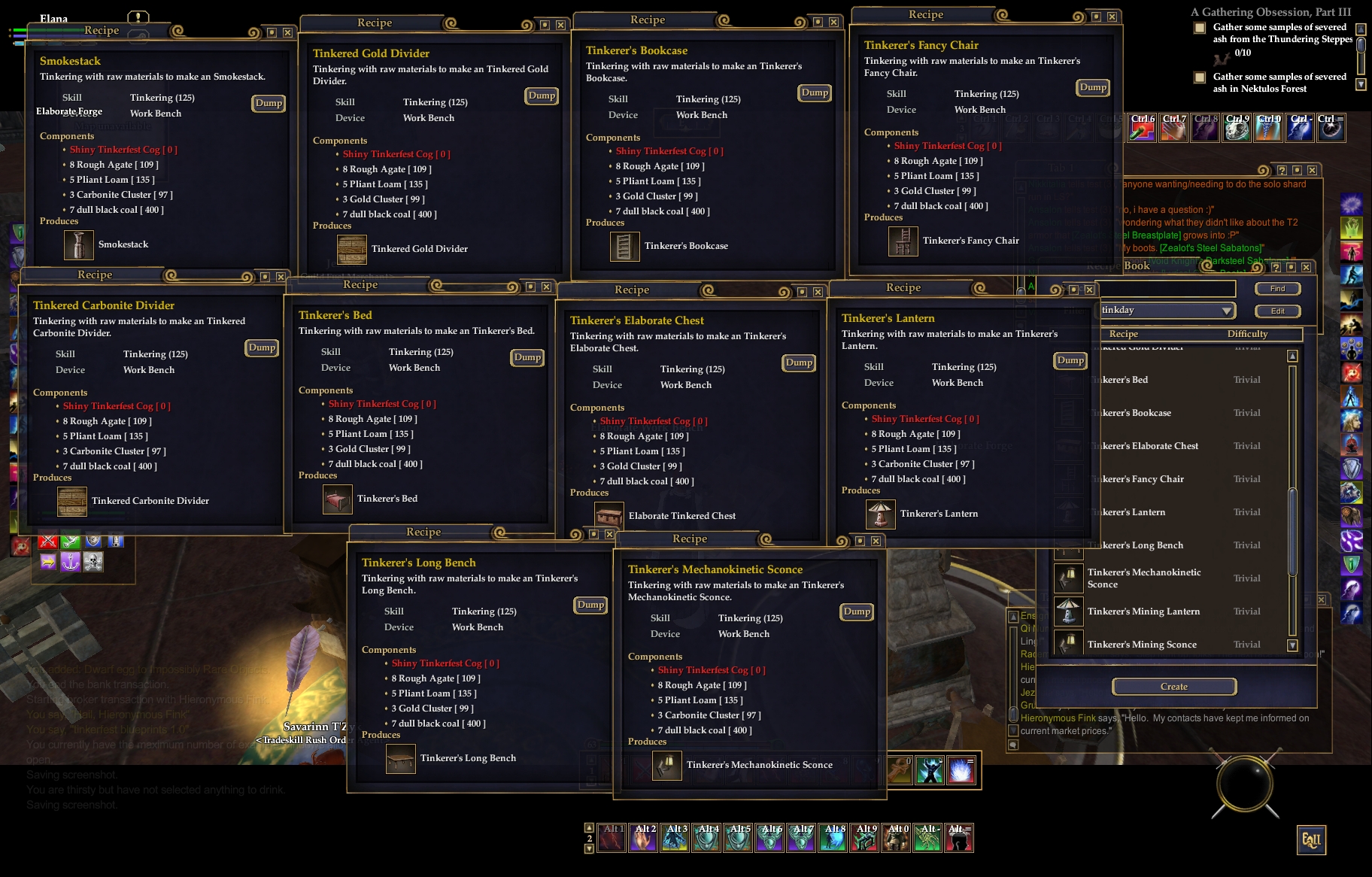The height and width of the screenshot is (877, 1372).
Task: Close the Tinkerer's Mechanokinetic Sconce window
Action: coord(876,541)
